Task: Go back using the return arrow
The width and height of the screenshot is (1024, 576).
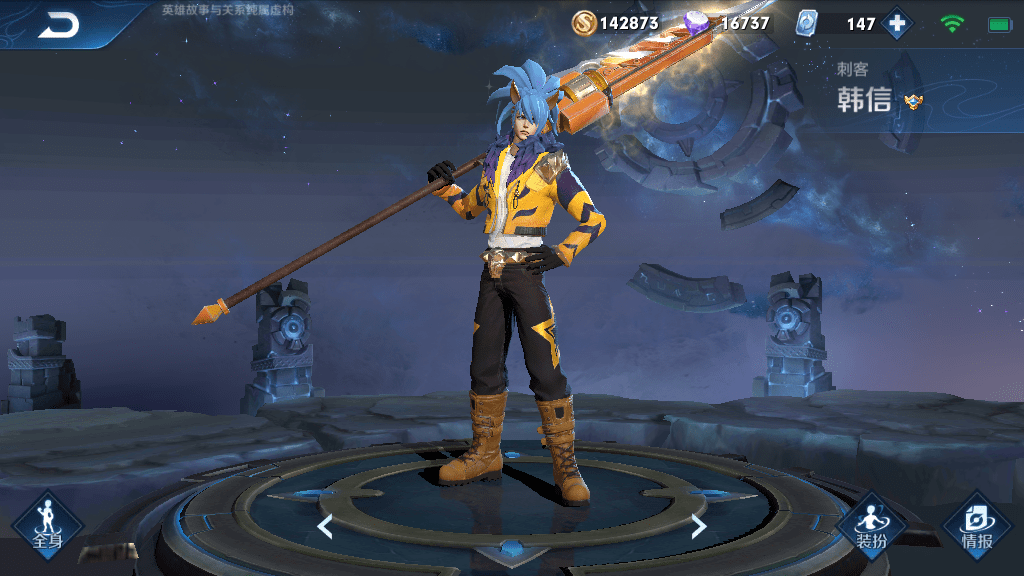Action: click(58, 26)
